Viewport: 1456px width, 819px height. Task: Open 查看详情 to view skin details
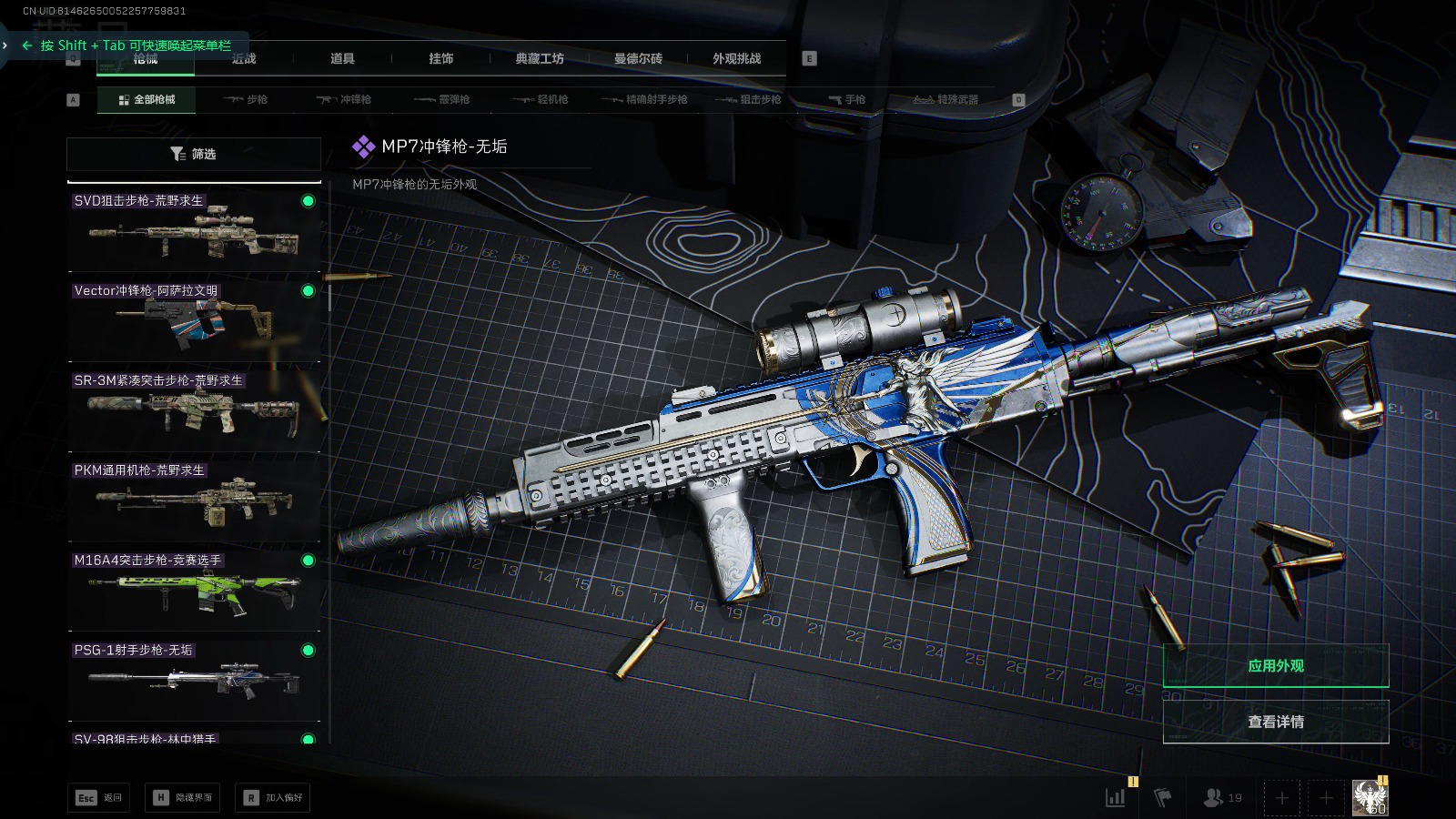[x=1275, y=722]
